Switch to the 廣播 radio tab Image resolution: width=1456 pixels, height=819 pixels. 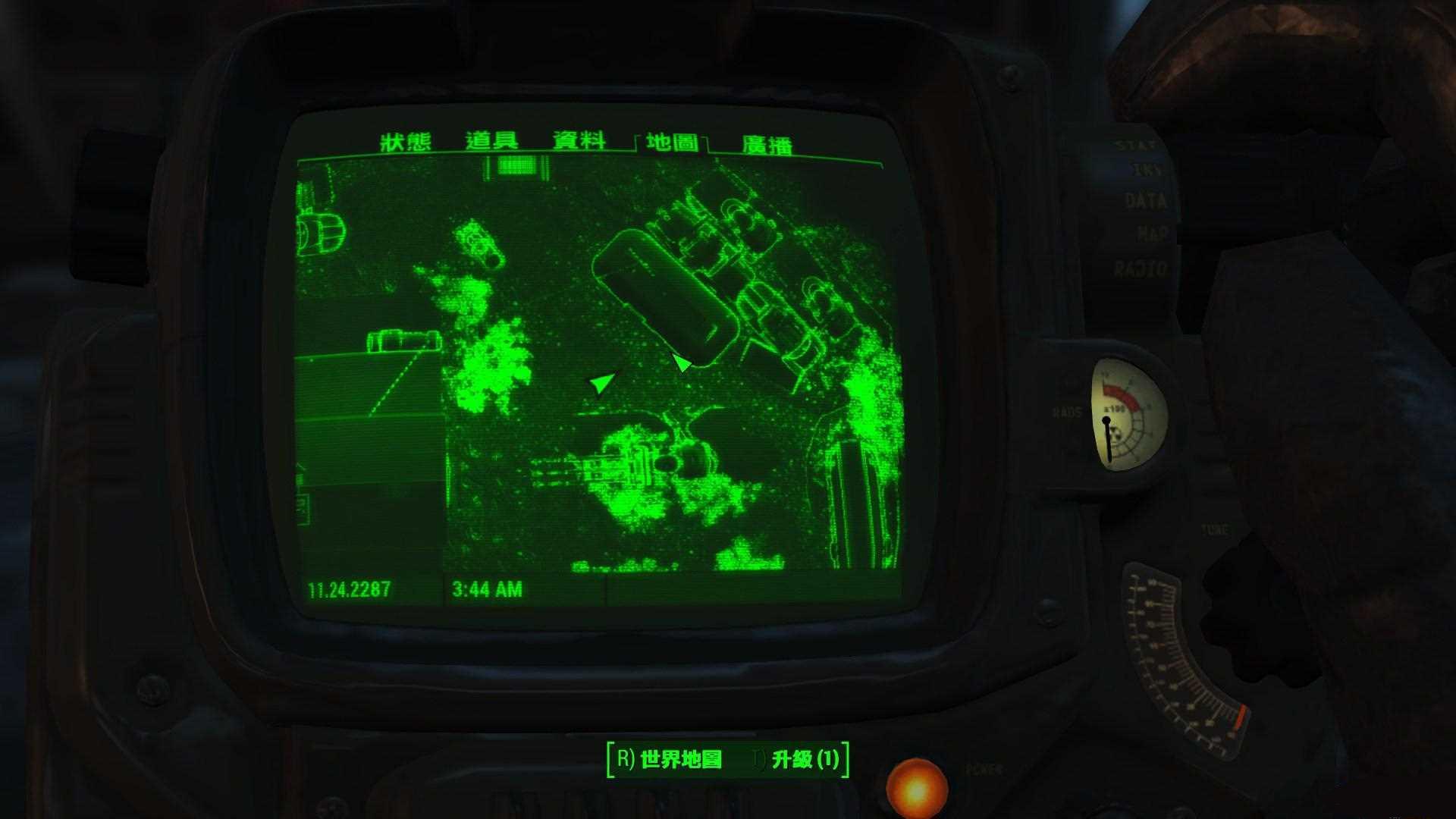(767, 146)
